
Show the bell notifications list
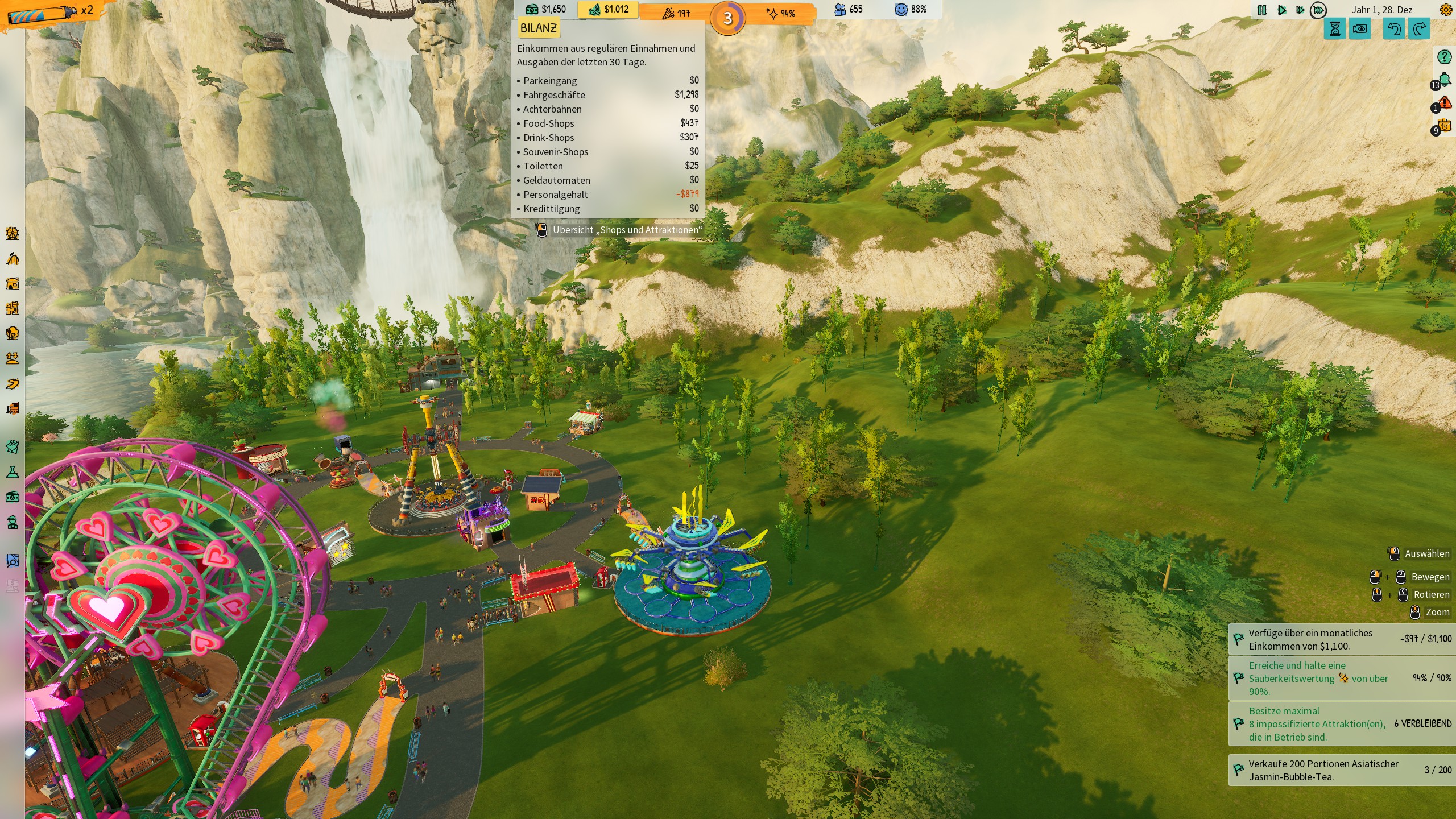click(x=1444, y=81)
